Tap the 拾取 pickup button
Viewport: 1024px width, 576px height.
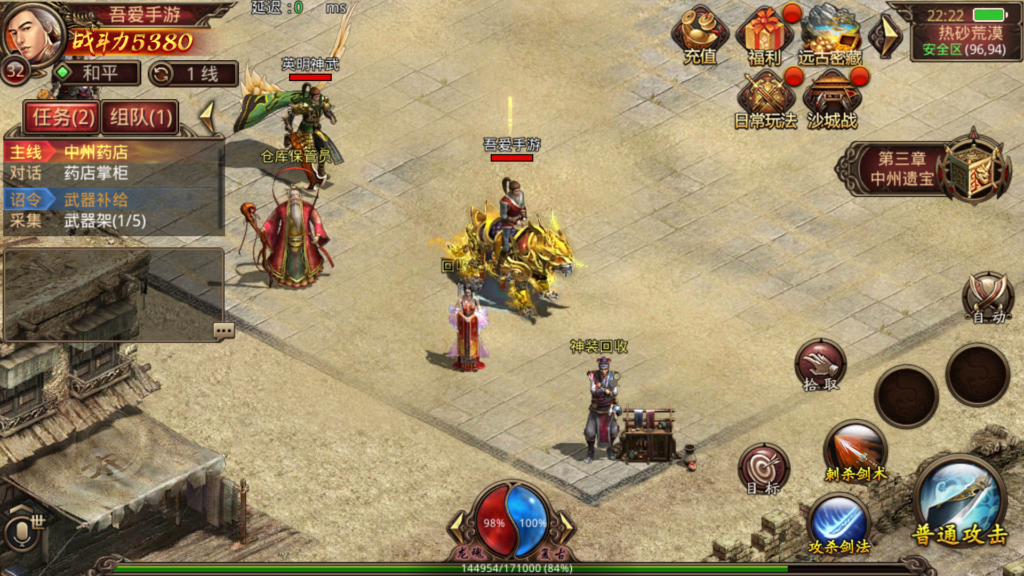pos(821,364)
